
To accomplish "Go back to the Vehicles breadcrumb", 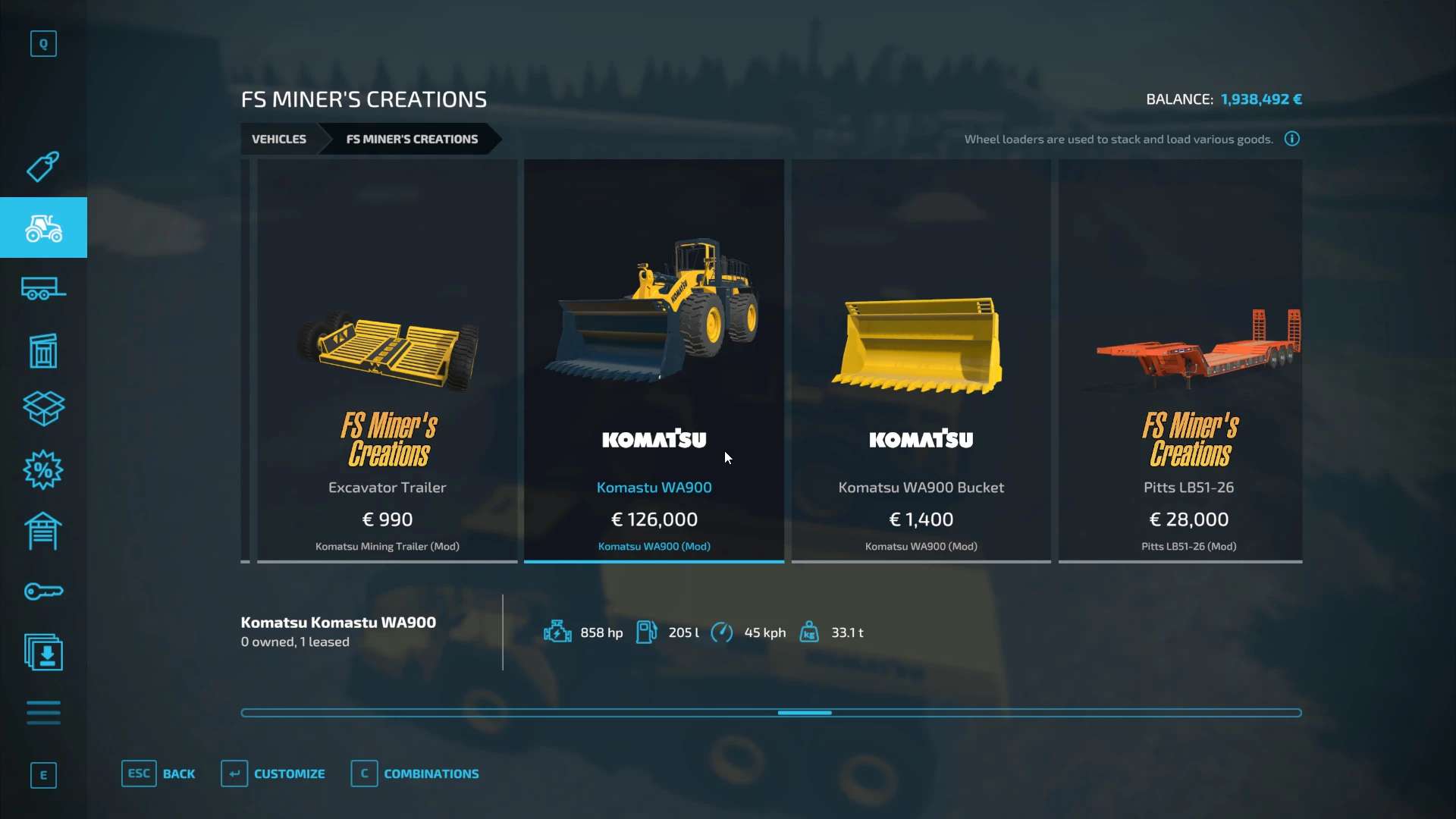I will (x=279, y=140).
